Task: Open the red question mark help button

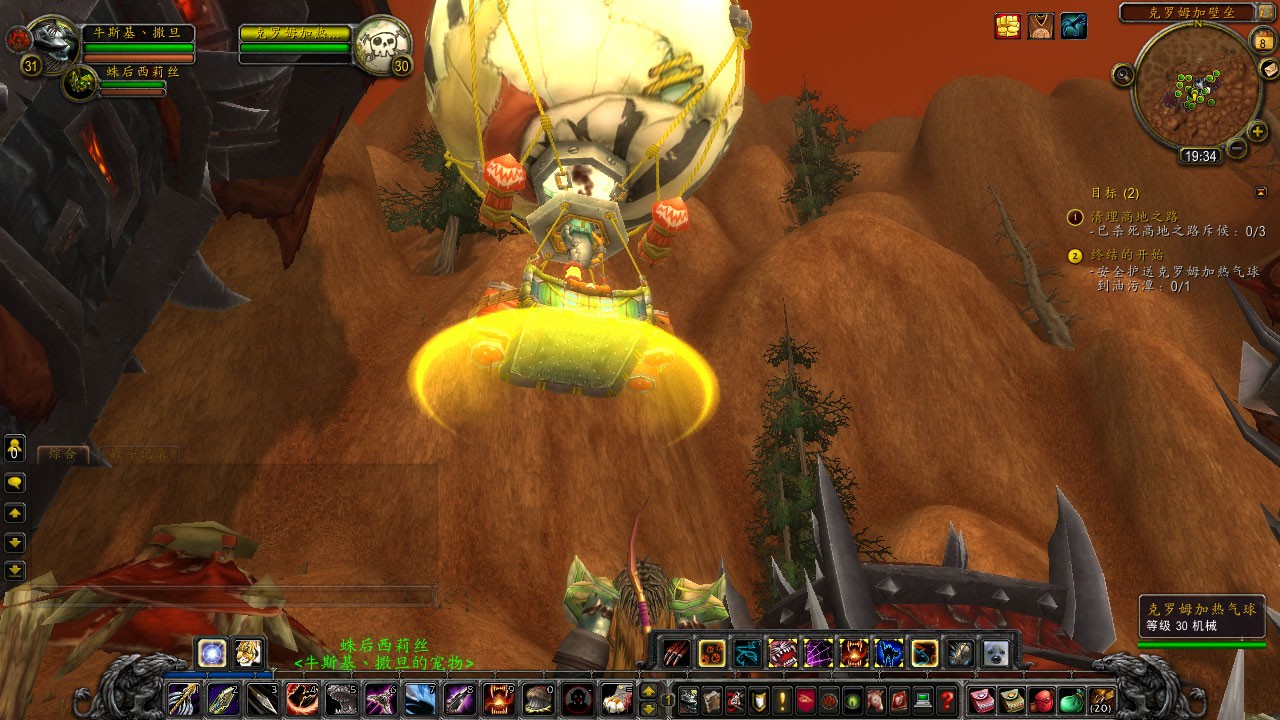Action: click(946, 699)
